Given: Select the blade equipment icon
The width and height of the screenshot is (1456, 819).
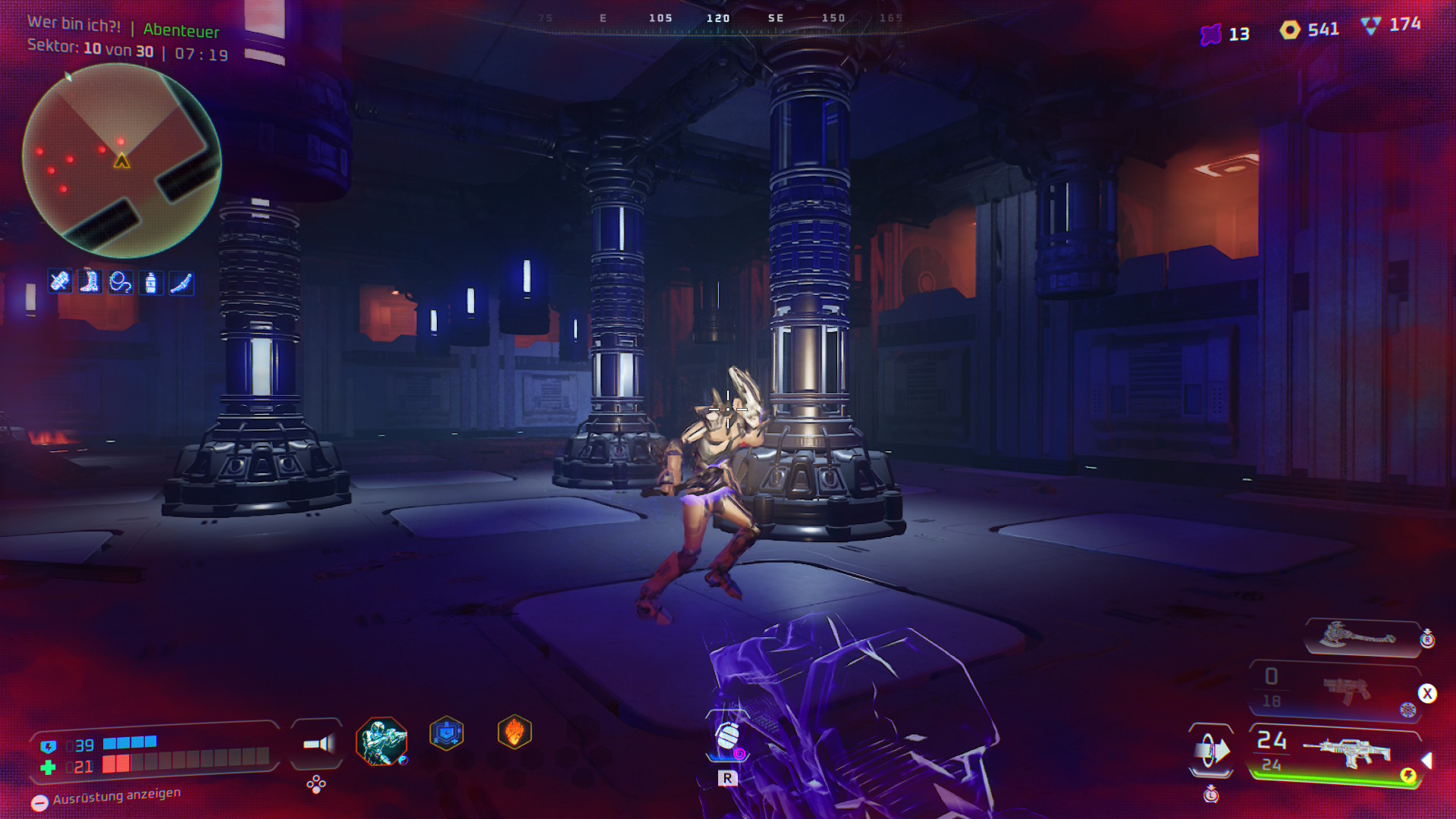Looking at the screenshot, I should coord(181,283).
